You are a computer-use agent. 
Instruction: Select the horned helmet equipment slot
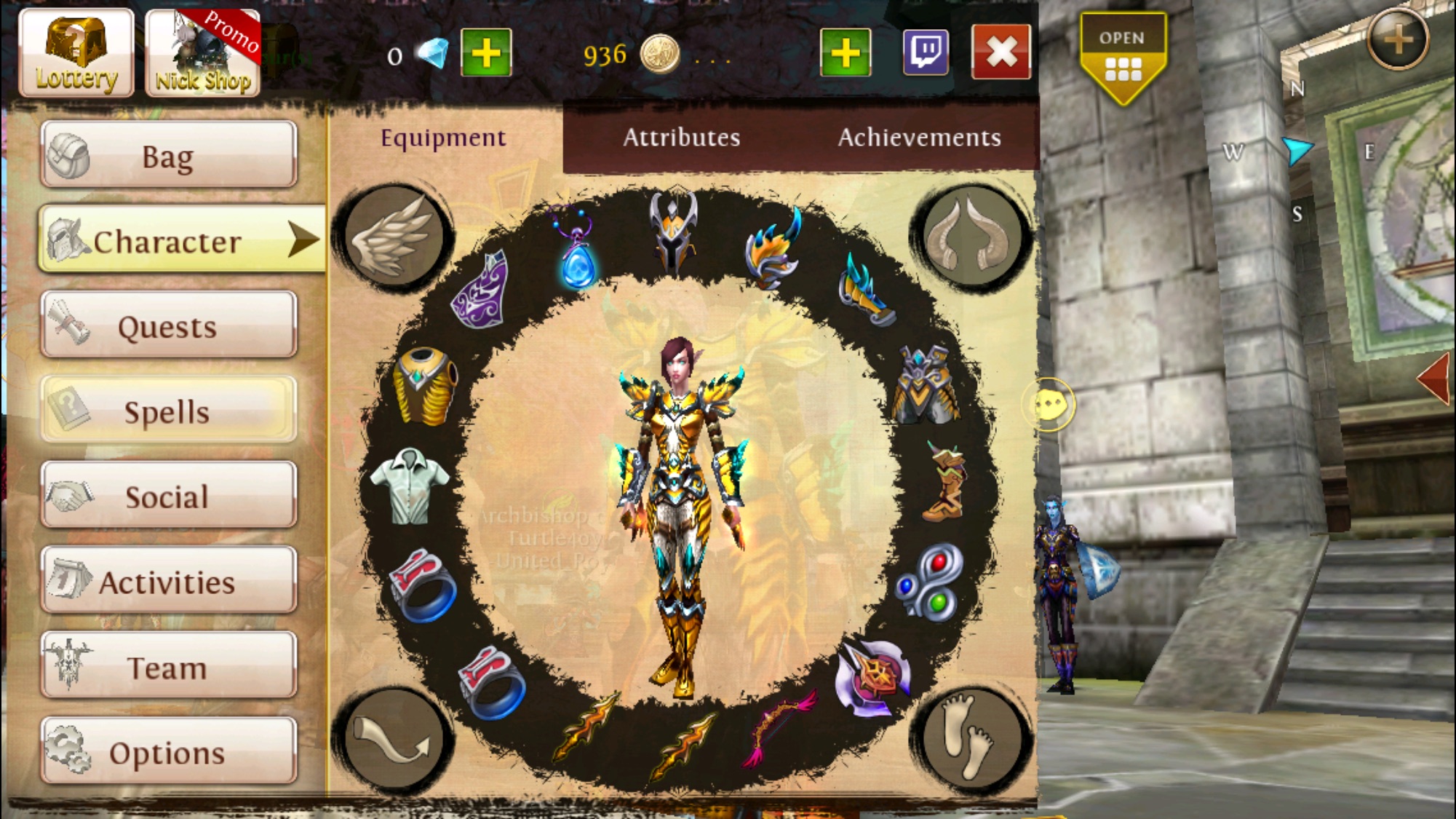pos(674,232)
